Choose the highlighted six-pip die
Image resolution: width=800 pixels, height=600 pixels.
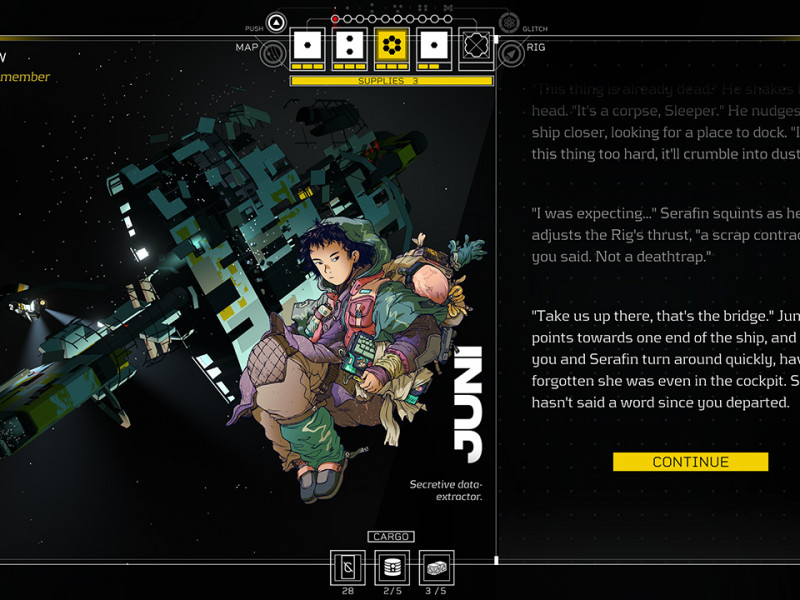click(391, 46)
